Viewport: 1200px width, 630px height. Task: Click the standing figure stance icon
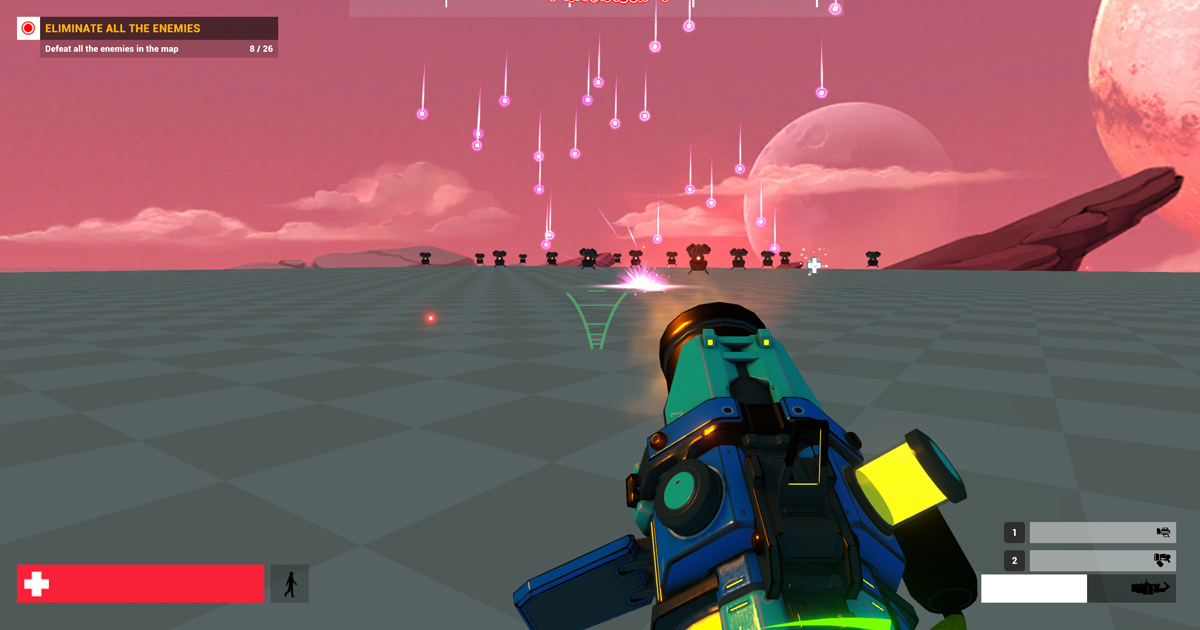tap(290, 584)
